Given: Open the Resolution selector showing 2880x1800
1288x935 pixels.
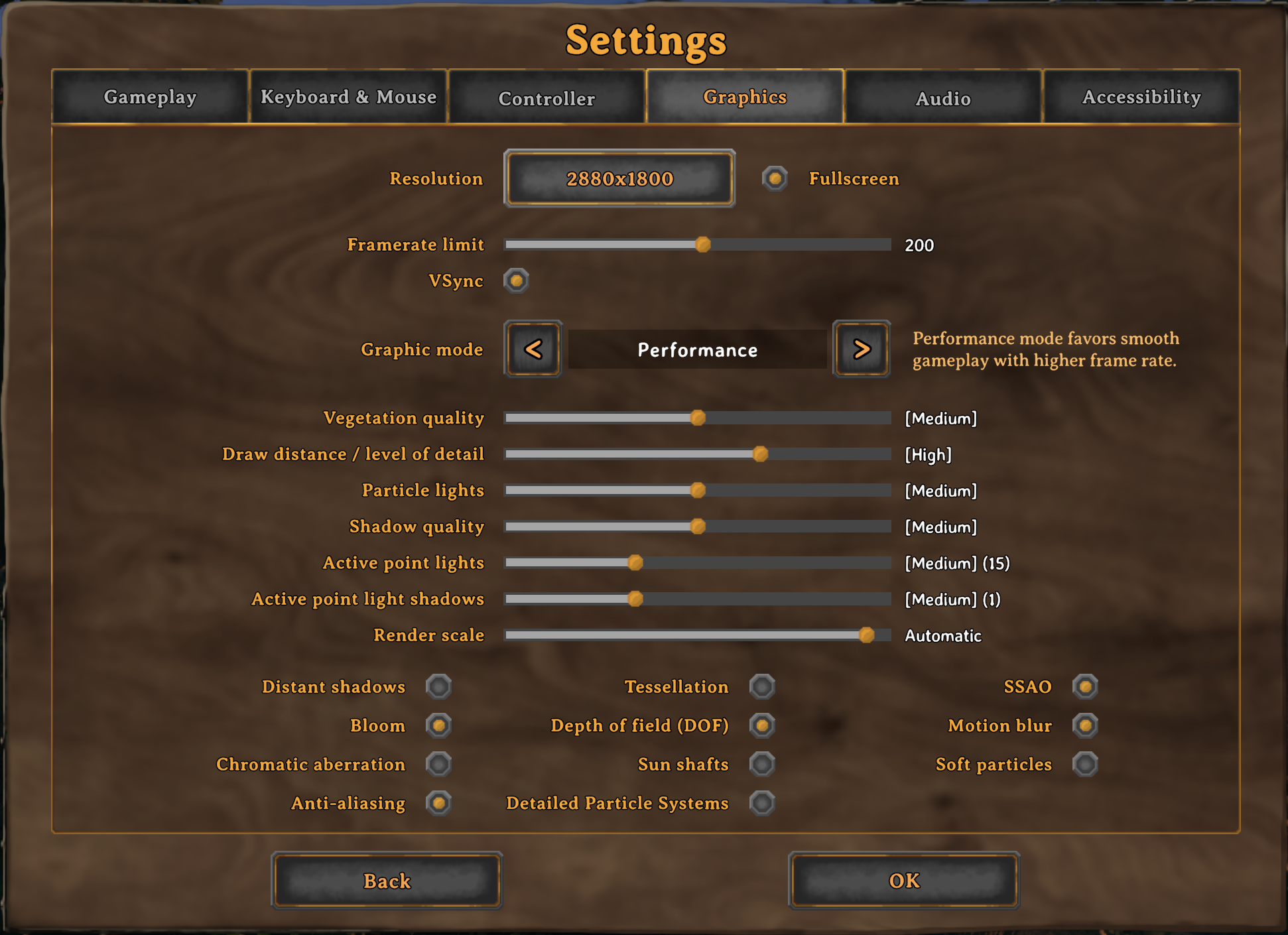Looking at the screenshot, I should [x=619, y=178].
